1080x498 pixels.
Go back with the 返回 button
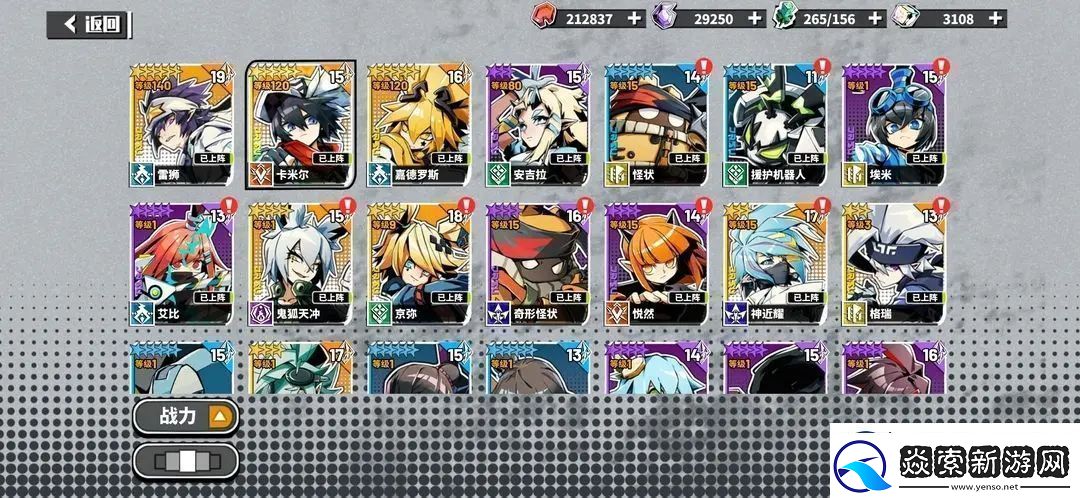pyautogui.click(x=90, y=24)
